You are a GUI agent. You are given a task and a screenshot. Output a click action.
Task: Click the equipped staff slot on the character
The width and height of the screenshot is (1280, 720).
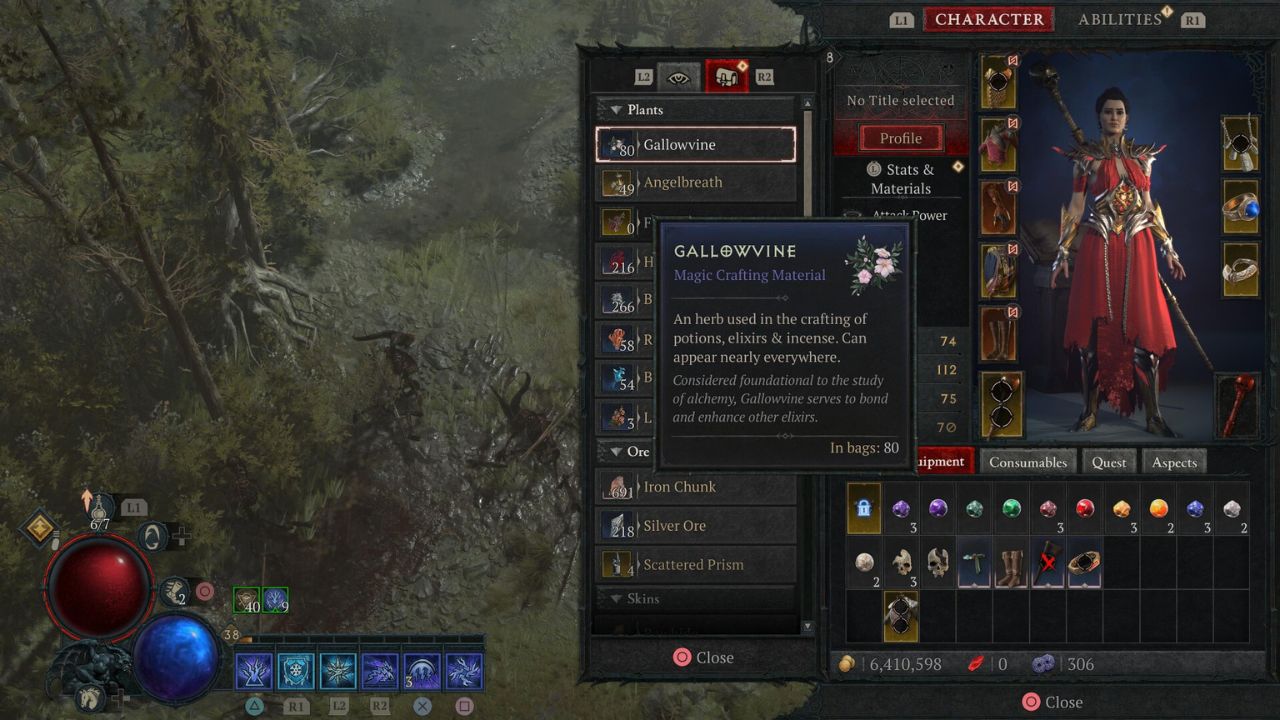pos(1237,406)
